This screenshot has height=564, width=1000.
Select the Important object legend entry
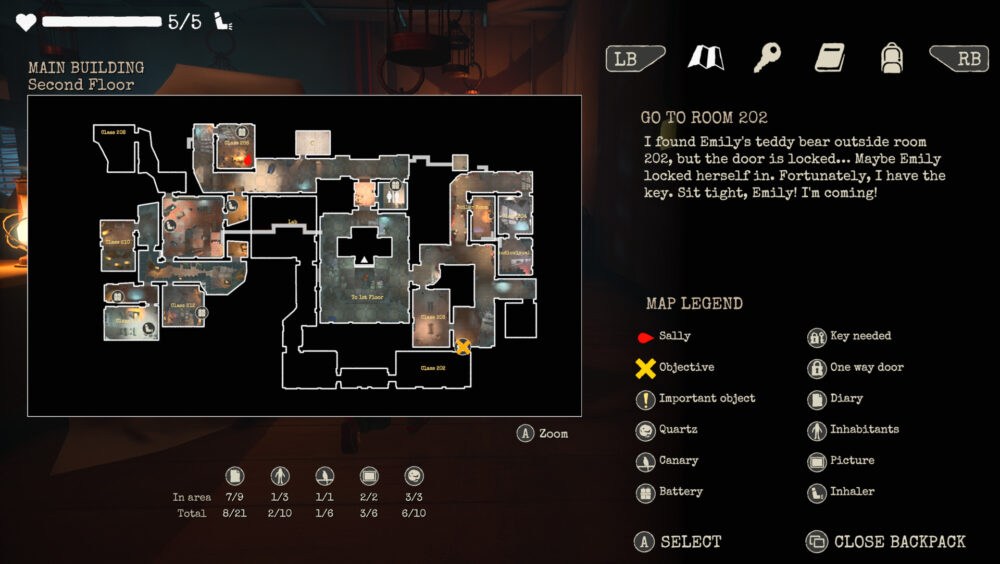click(706, 398)
